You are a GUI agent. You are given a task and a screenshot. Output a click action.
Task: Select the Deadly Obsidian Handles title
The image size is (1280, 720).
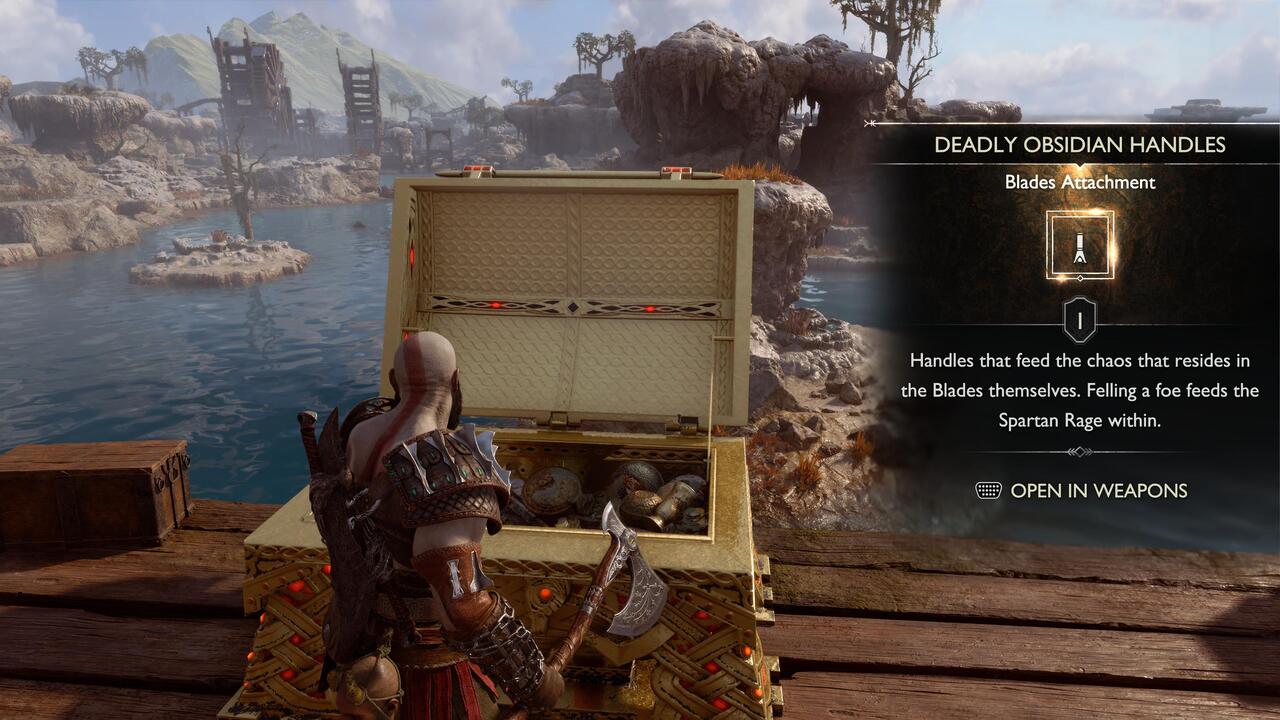1082,144
